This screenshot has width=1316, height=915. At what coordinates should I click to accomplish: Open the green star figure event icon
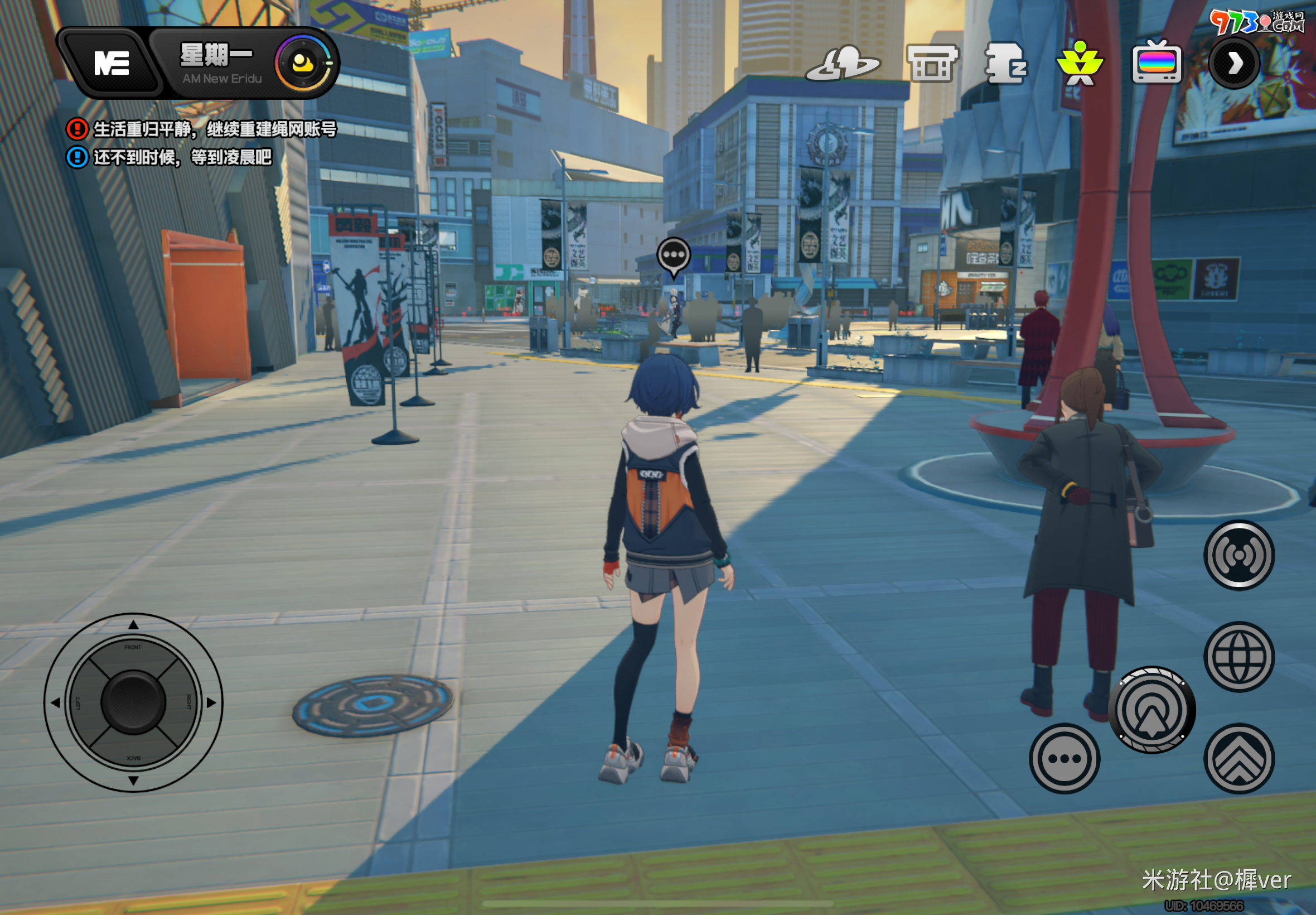tap(1080, 63)
